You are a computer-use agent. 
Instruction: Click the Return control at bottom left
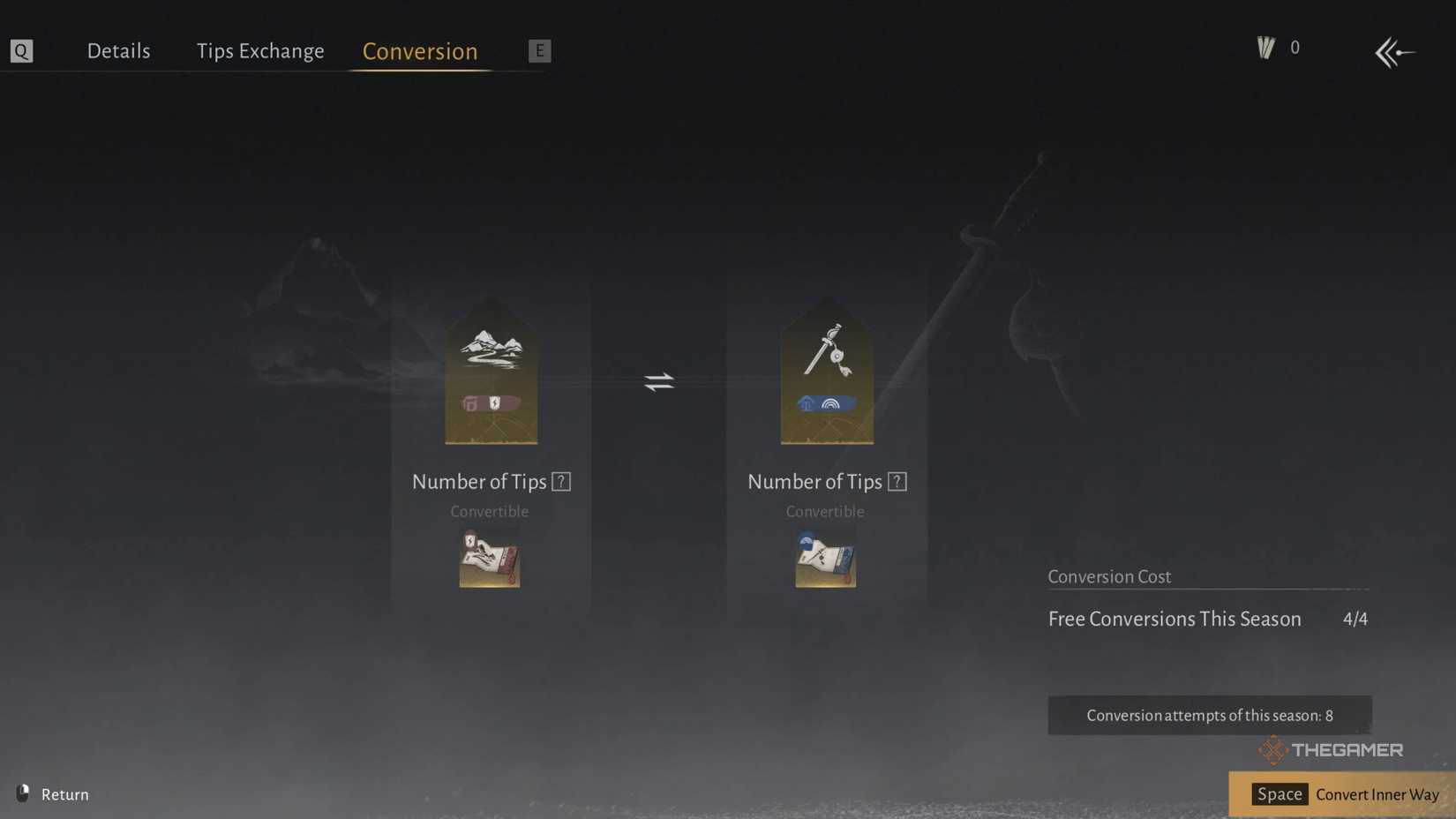(53, 794)
